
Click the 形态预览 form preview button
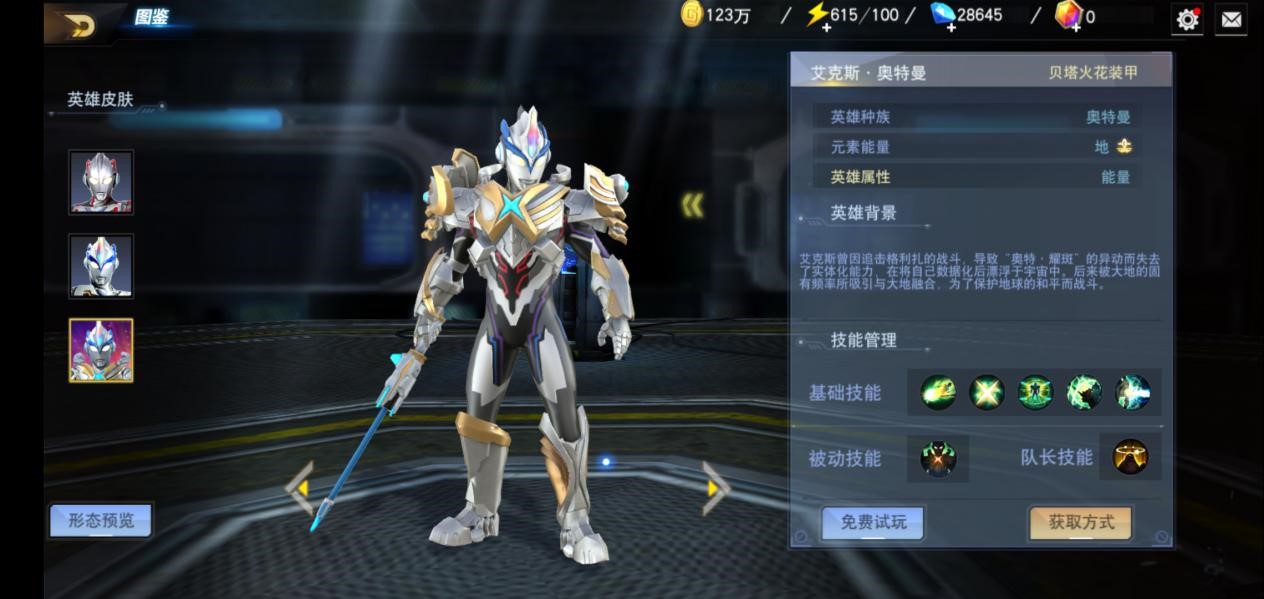(x=101, y=520)
